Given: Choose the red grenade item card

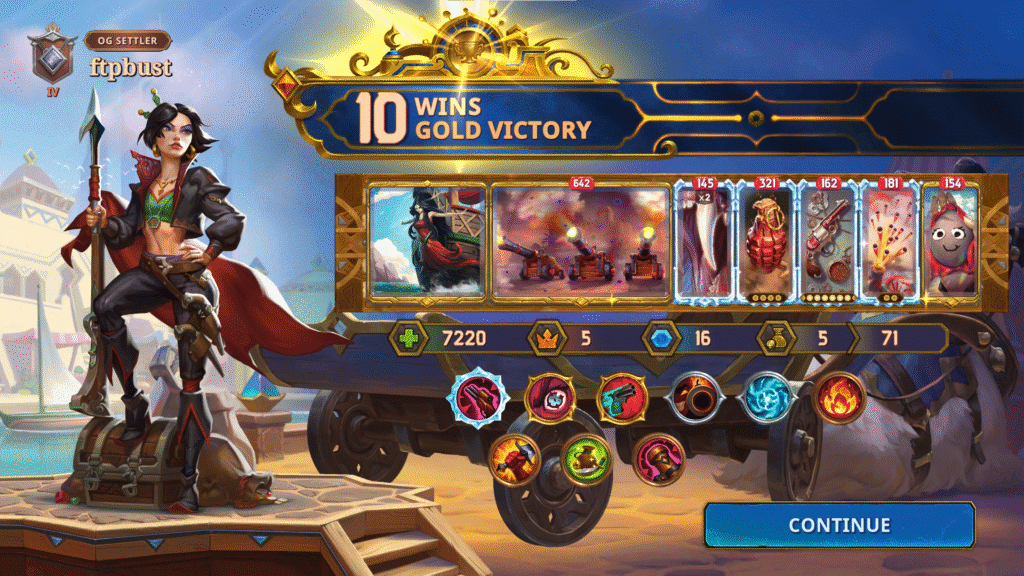Looking at the screenshot, I should [765, 242].
